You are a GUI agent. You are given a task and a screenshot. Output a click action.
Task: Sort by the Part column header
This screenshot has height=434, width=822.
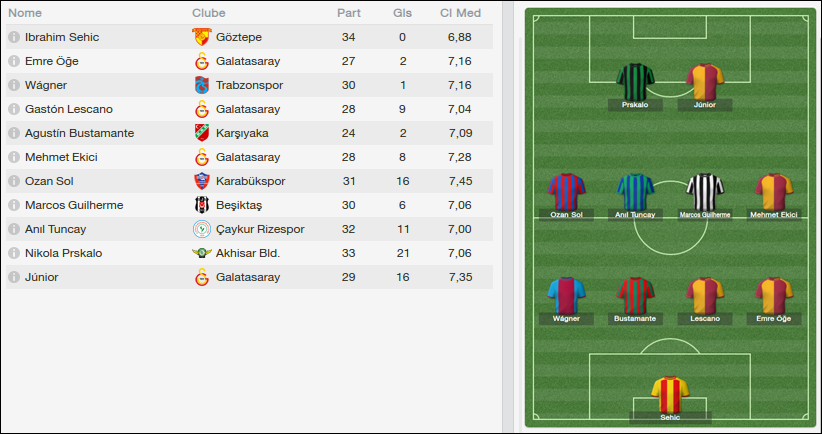pyautogui.click(x=349, y=14)
